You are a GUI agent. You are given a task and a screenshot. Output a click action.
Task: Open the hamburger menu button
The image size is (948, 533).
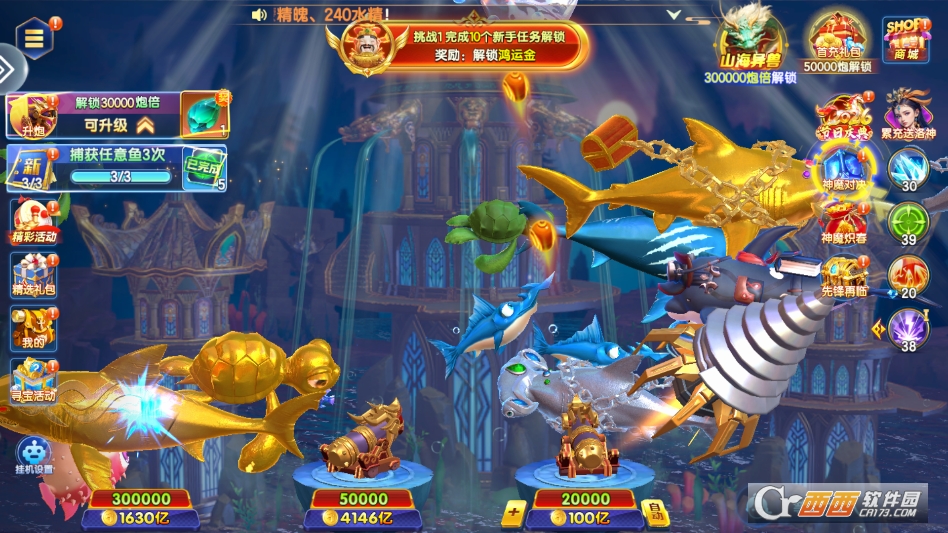click(x=35, y=38)
